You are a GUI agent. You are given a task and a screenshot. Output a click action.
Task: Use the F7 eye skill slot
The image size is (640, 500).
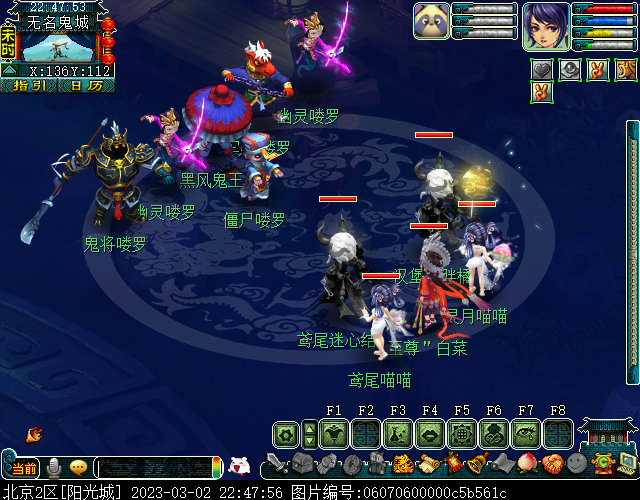526,433
